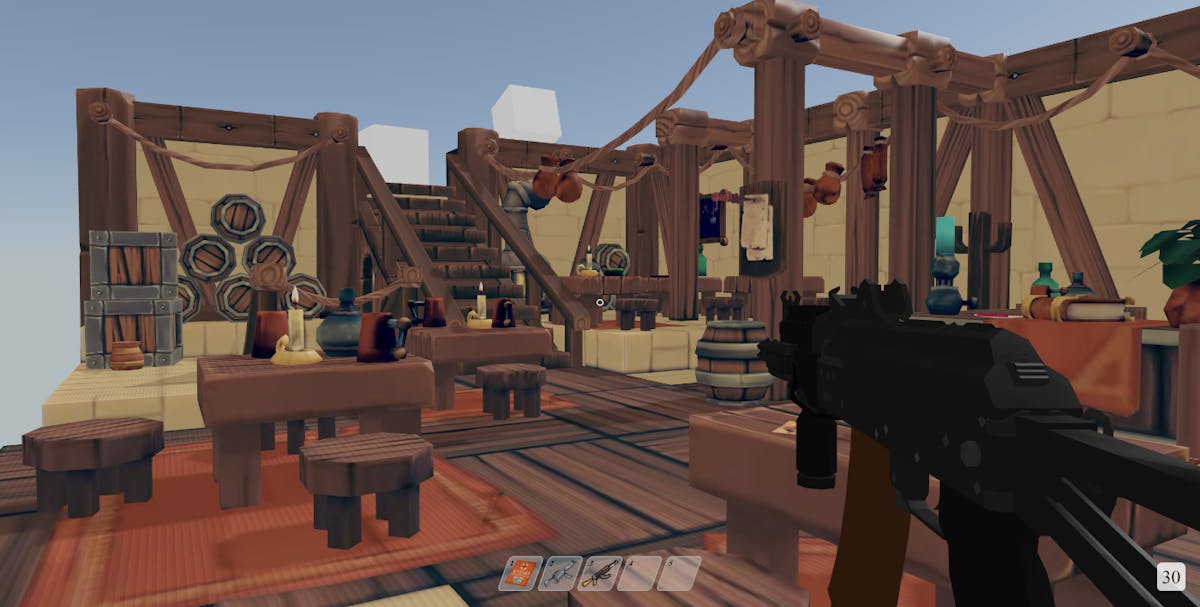Select the orange item pack in slot 1
1200x607 pixels.
tap(520, 573)
